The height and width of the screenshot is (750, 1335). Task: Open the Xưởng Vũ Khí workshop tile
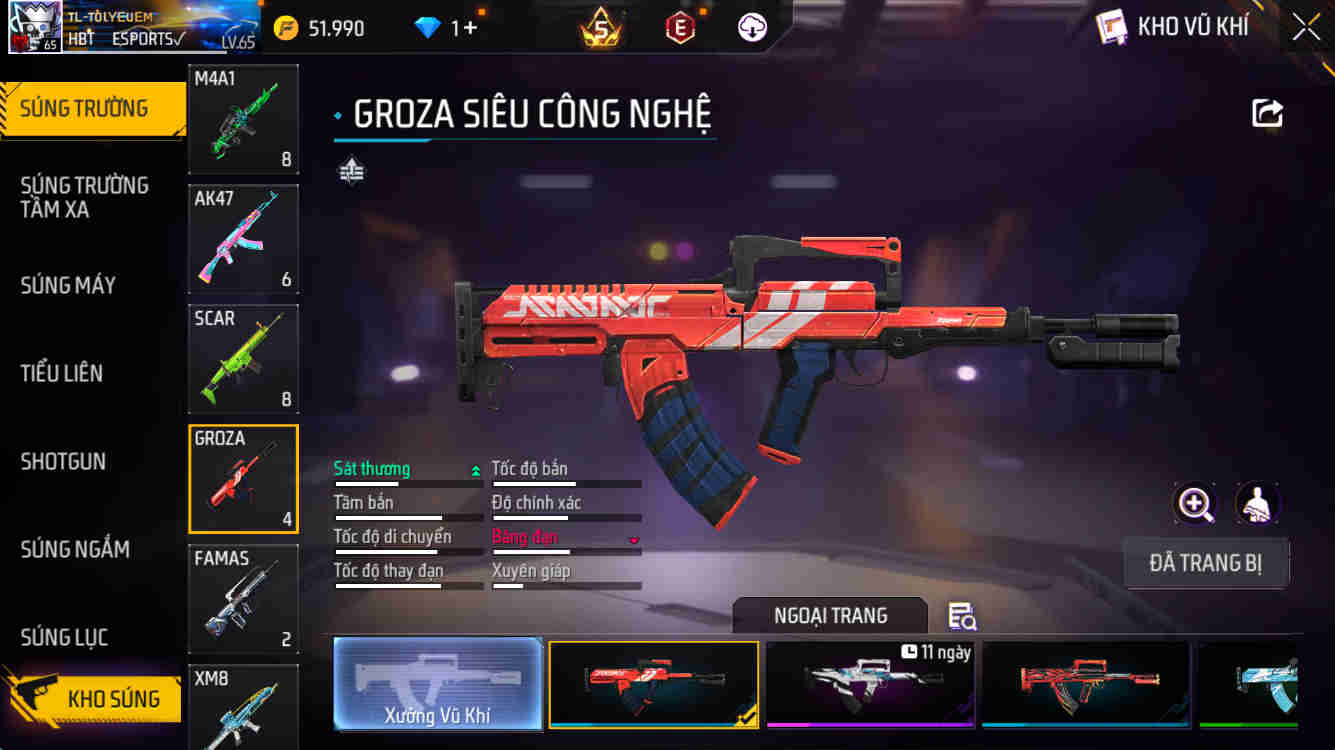(x=437, y=683)
